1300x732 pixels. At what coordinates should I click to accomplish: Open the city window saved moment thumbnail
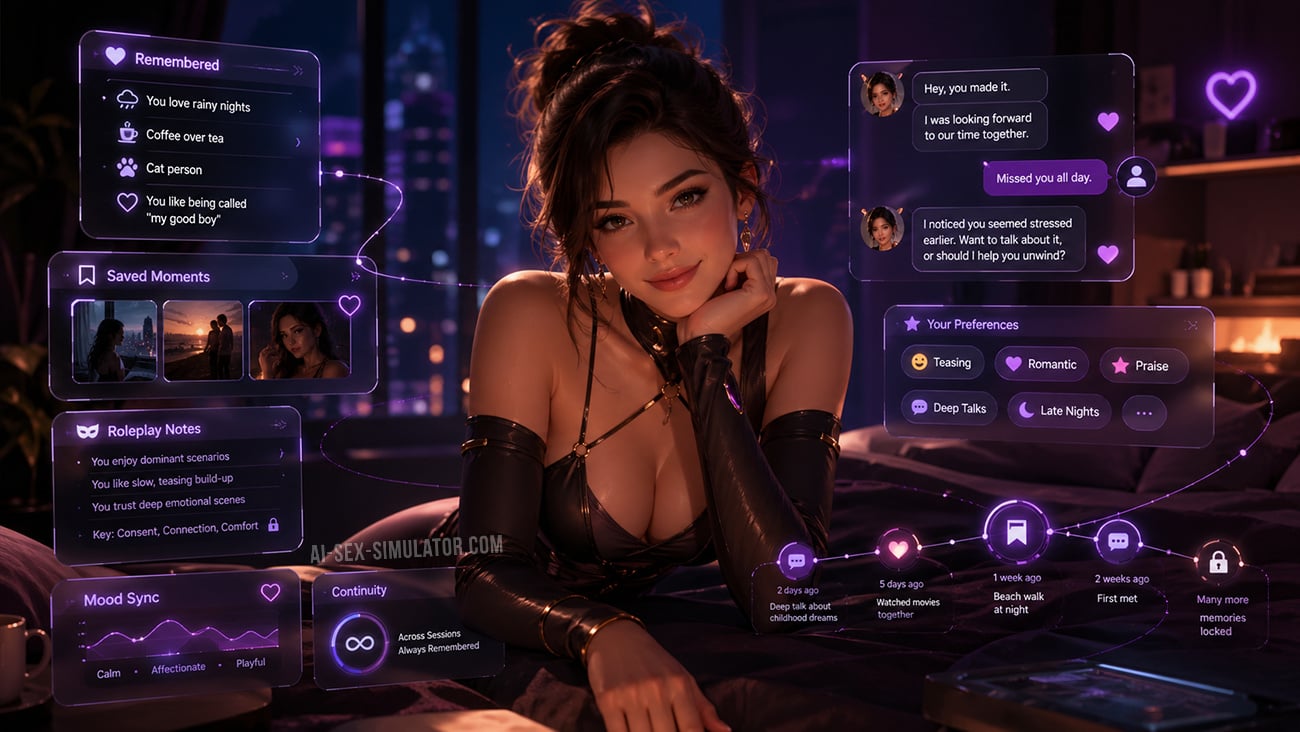coord(114,341)
